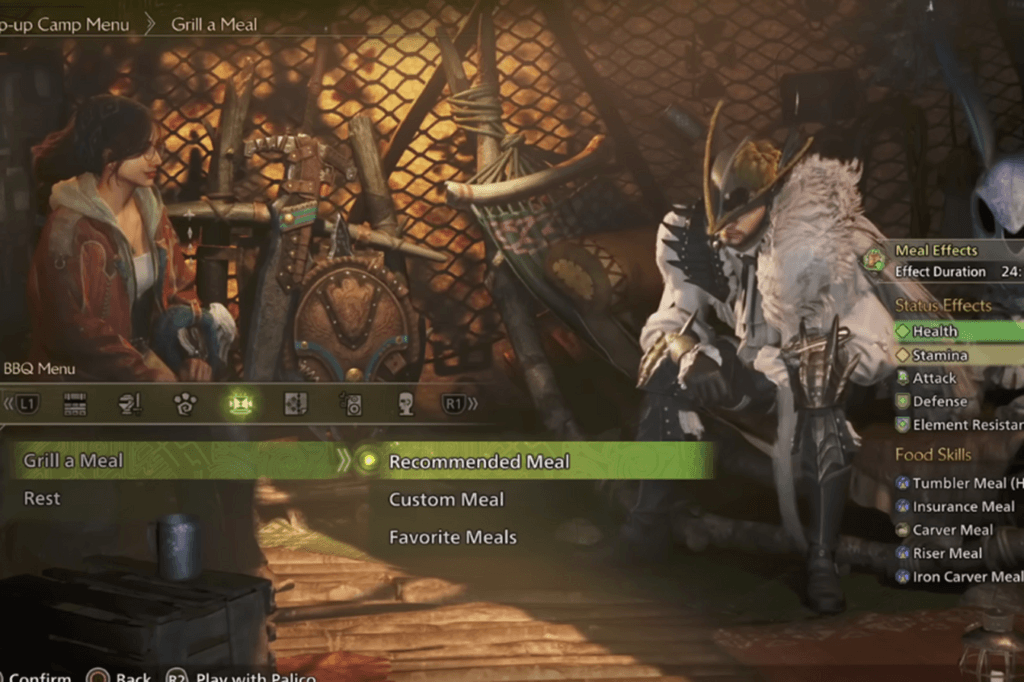Select the Riser Meal food skill
Screen dimensions: 1024x682
(947, 553)
